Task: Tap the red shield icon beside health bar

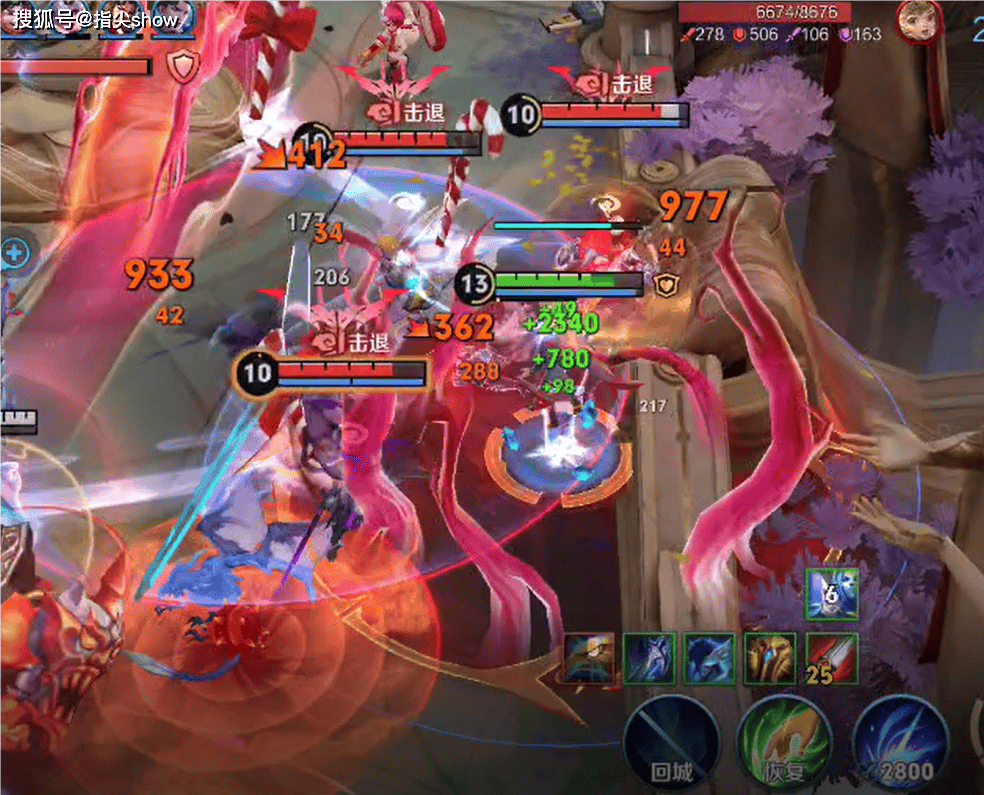Action: (182, 67)
